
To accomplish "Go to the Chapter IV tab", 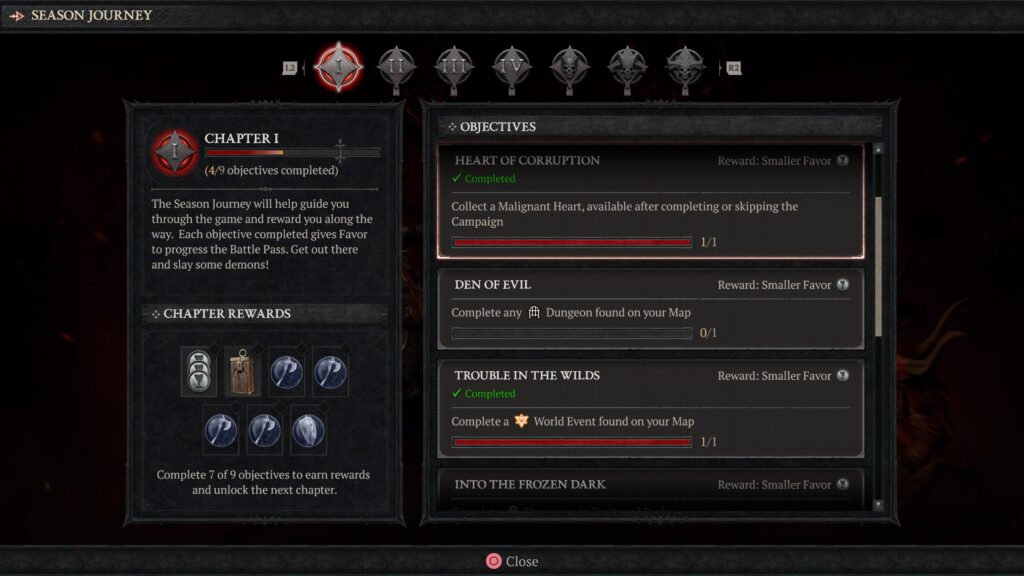I will click(x=511, y=67).
